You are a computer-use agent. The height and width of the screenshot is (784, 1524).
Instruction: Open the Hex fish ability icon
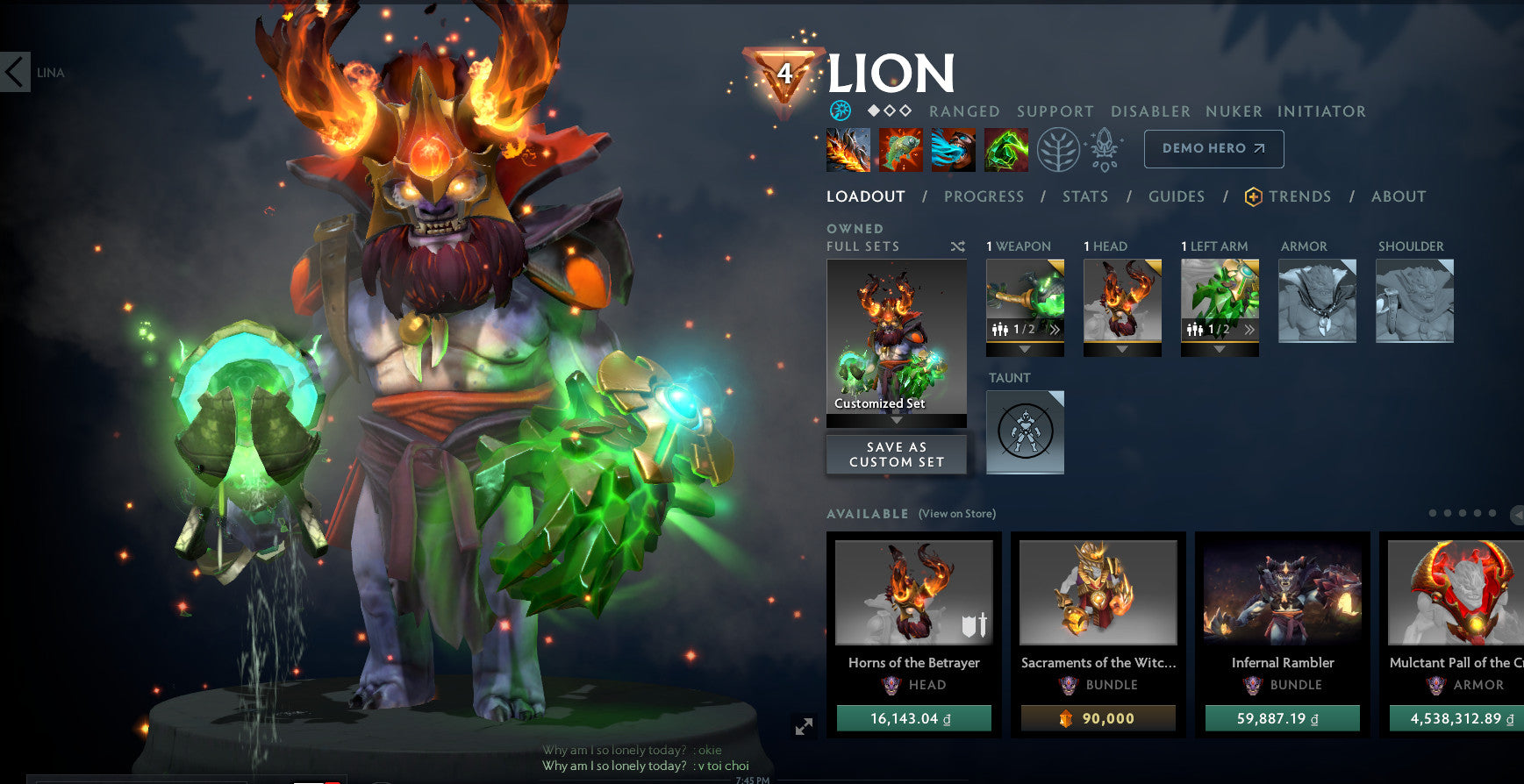point(898,149)
